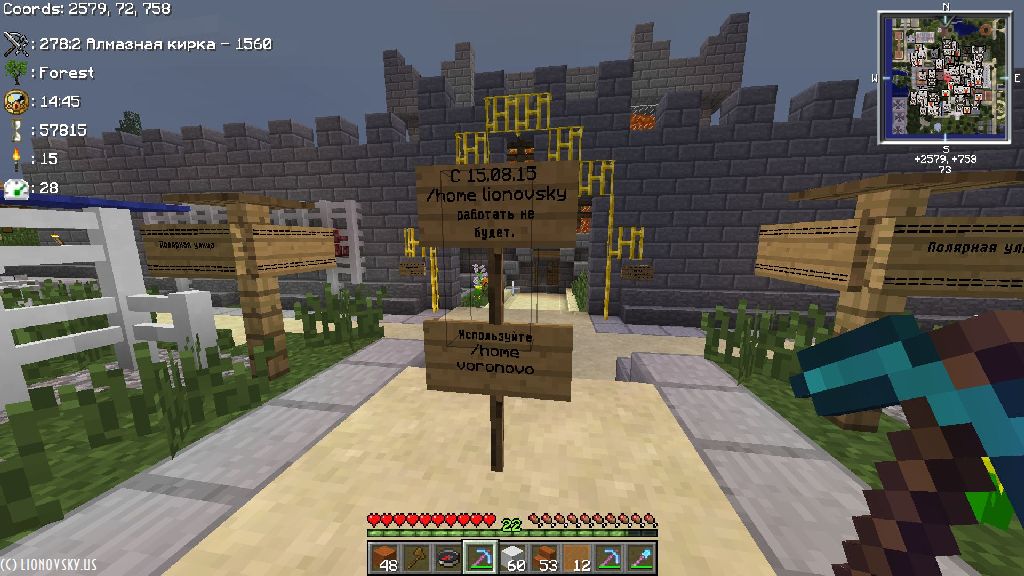This screenshot has height=576, width=1024.
Task: Select the diamond shovel hotbar slot
Action: pyautogui.click(x=642, y=558)
